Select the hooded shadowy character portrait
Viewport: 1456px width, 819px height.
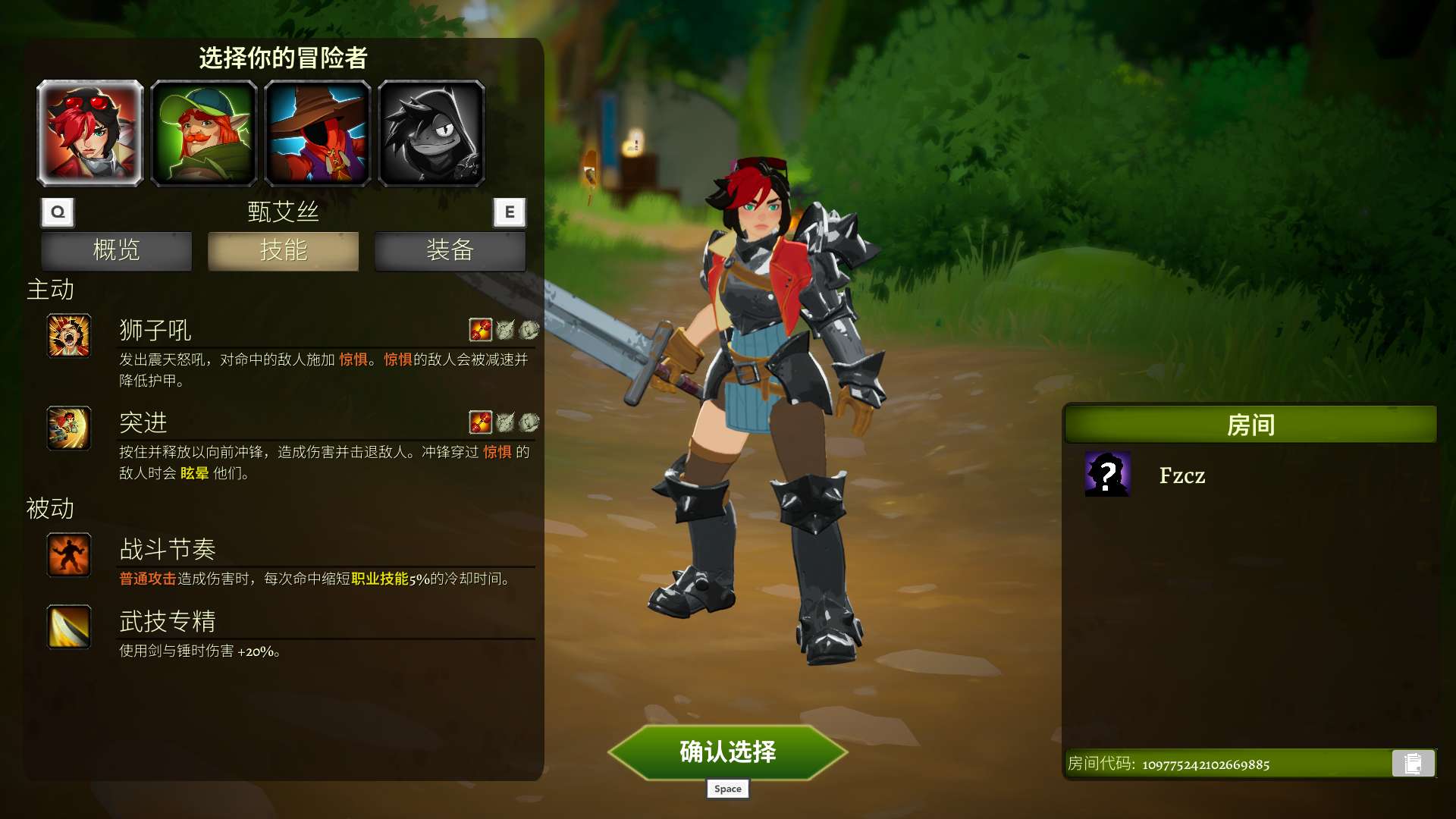click(x=432, y=133)
